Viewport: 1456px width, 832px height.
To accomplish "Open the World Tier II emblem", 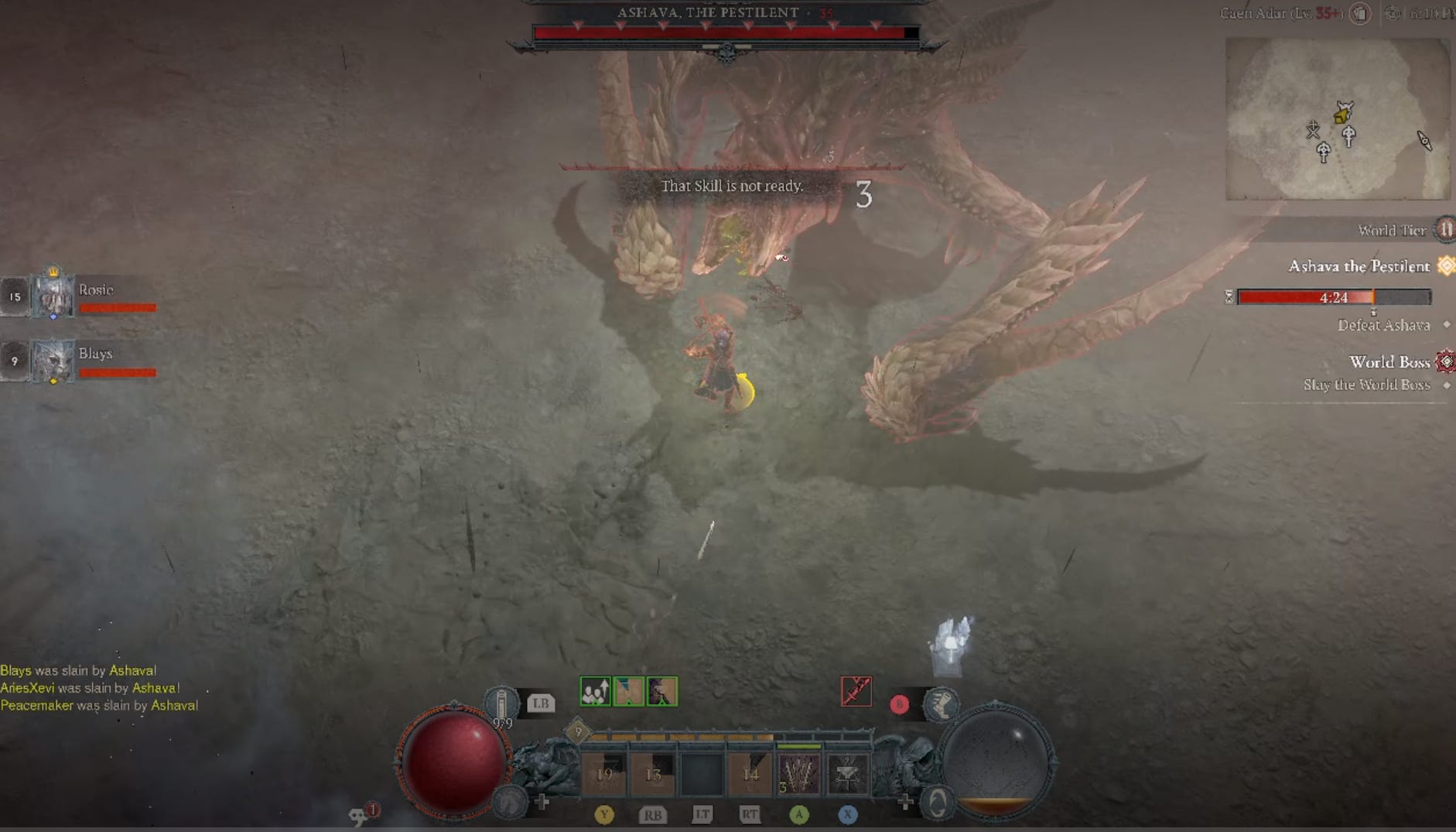I will point(1444,229).
